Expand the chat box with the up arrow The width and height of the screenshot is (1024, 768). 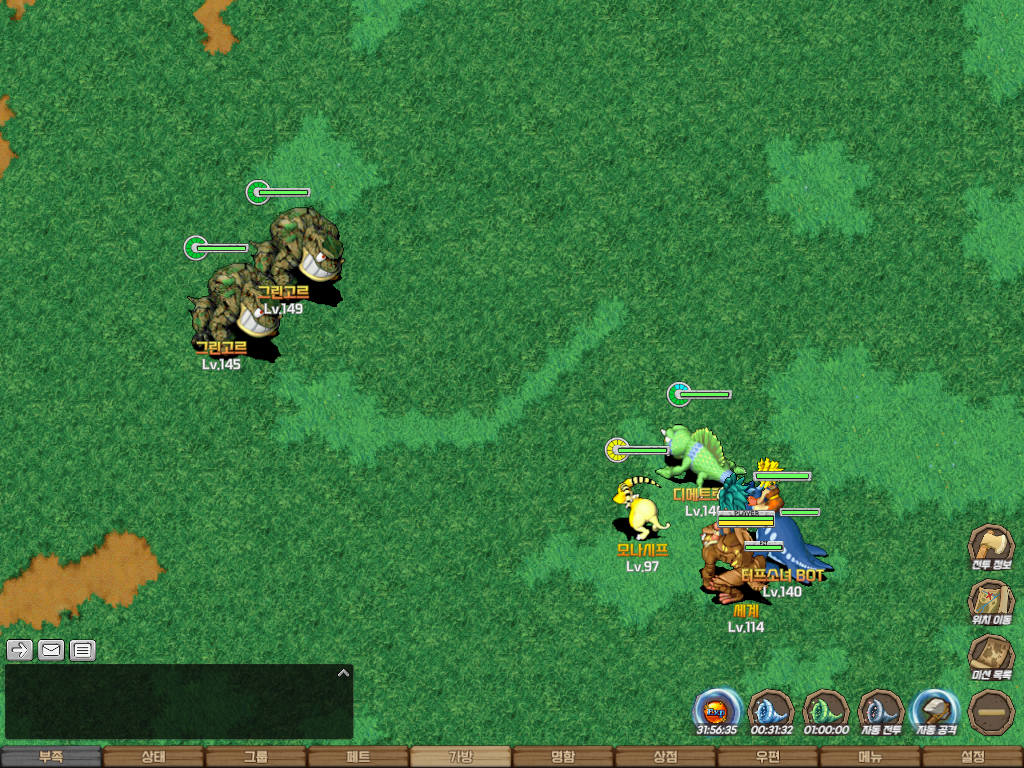343,673
